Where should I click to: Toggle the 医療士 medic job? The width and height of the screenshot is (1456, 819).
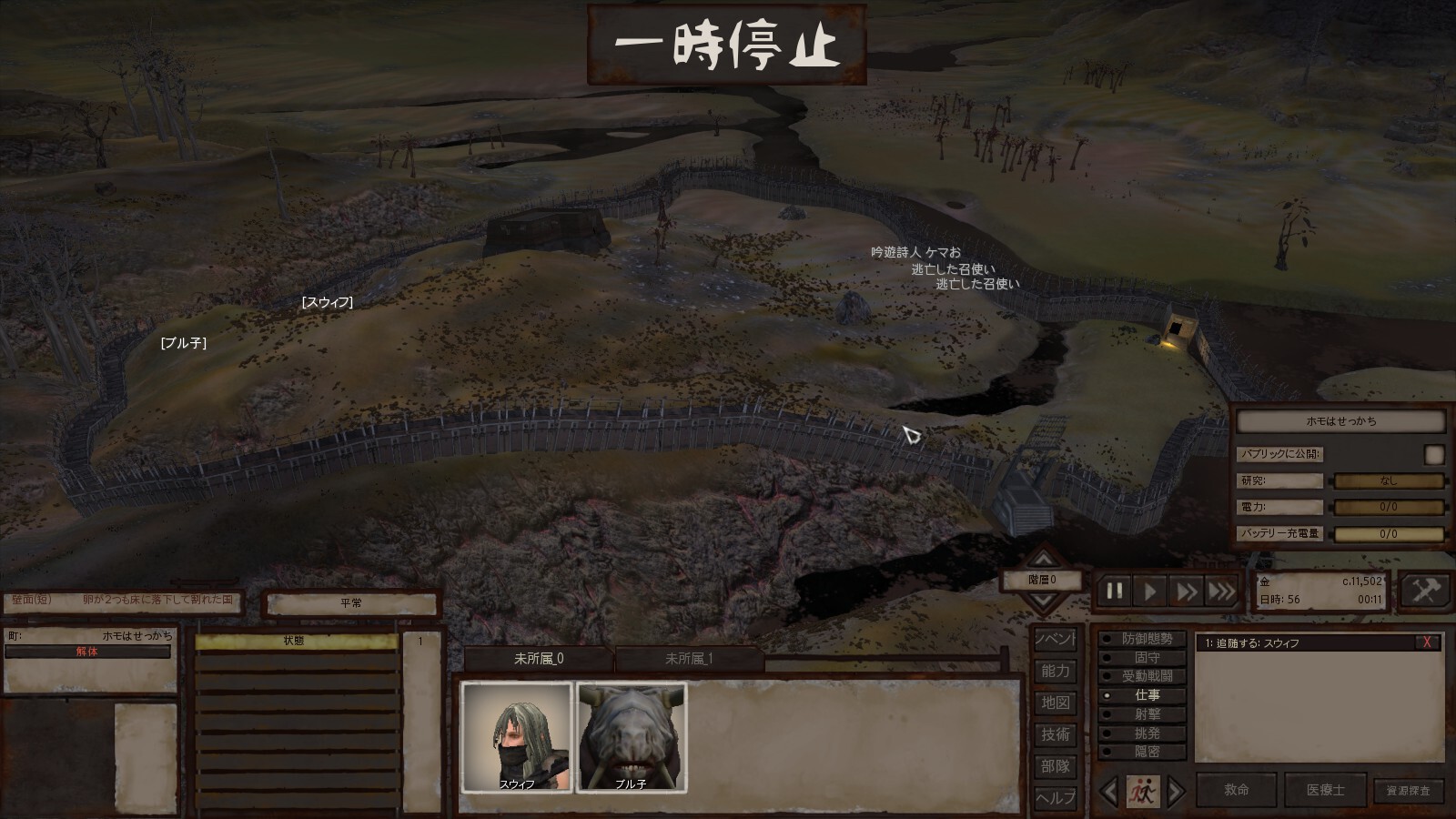(1325, 790)
